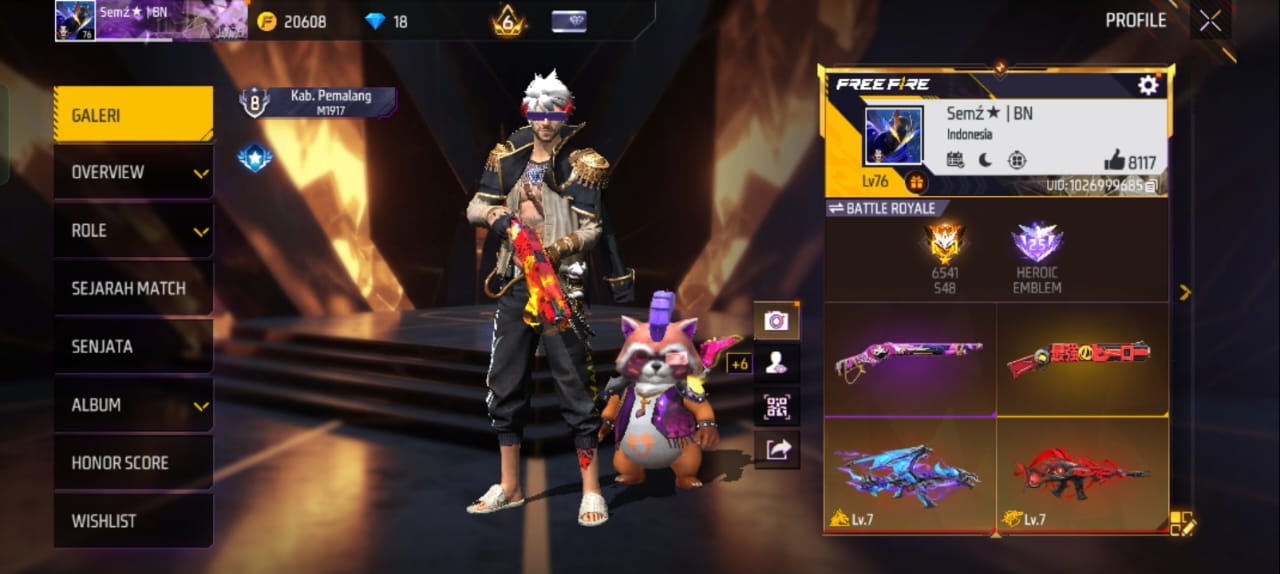The height and width of the screenshot is (574, 1280).
Task: Open the Senjata weapons tab
Action: (x=133, y=346)
